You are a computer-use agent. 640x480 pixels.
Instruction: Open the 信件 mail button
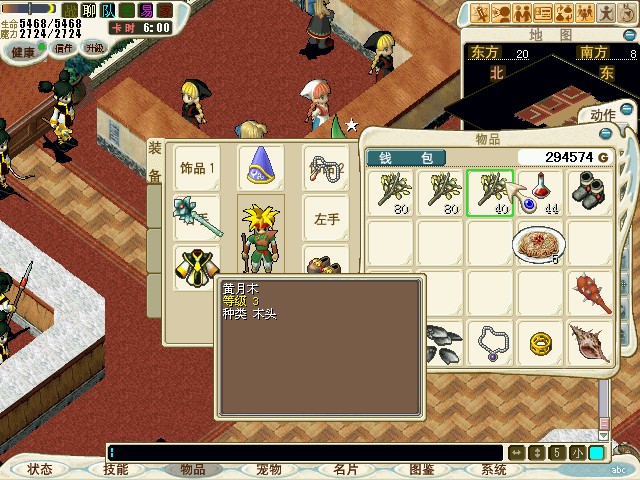click(65, 48)
